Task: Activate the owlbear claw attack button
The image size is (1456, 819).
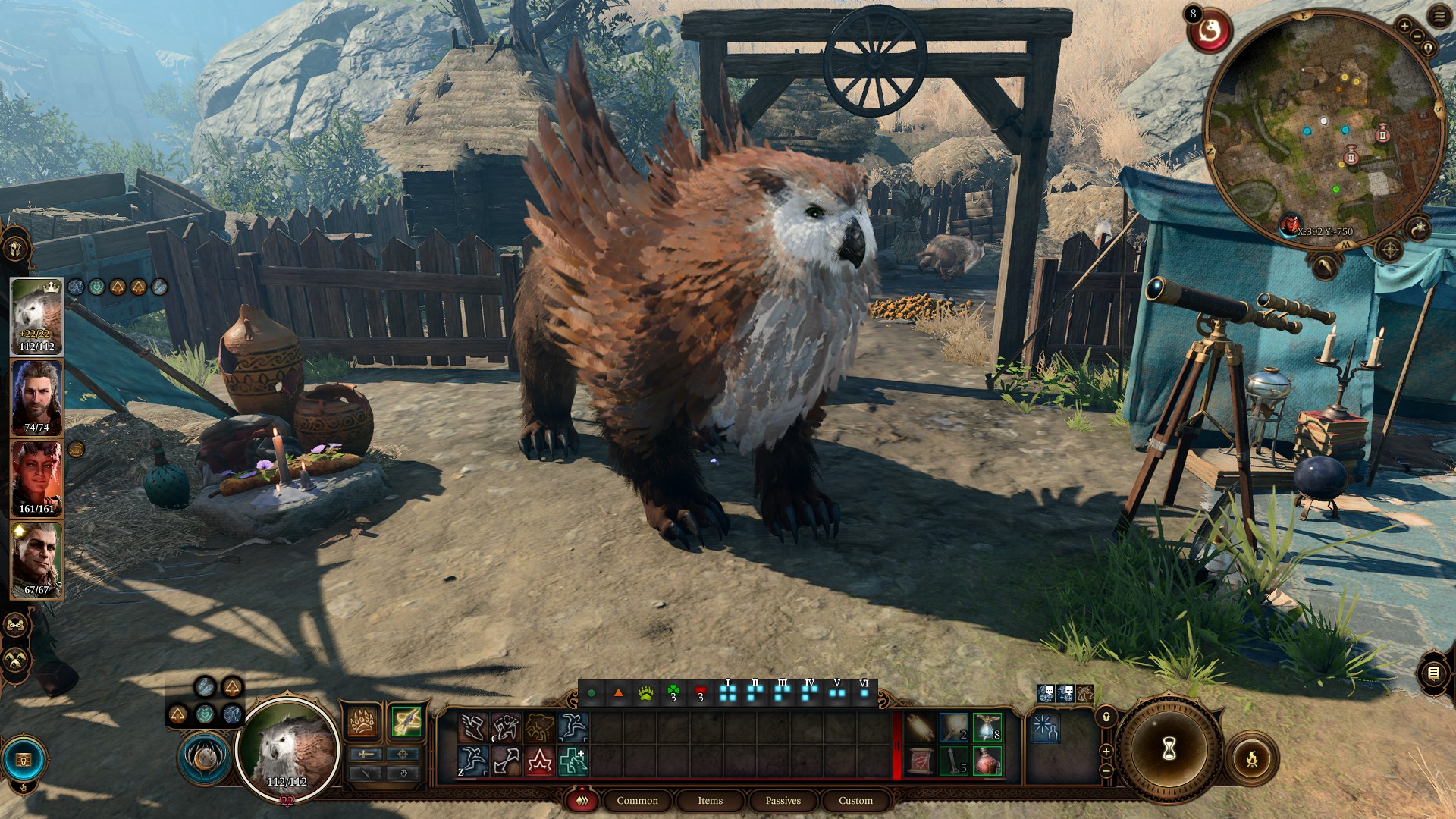Action: [363, 721]
